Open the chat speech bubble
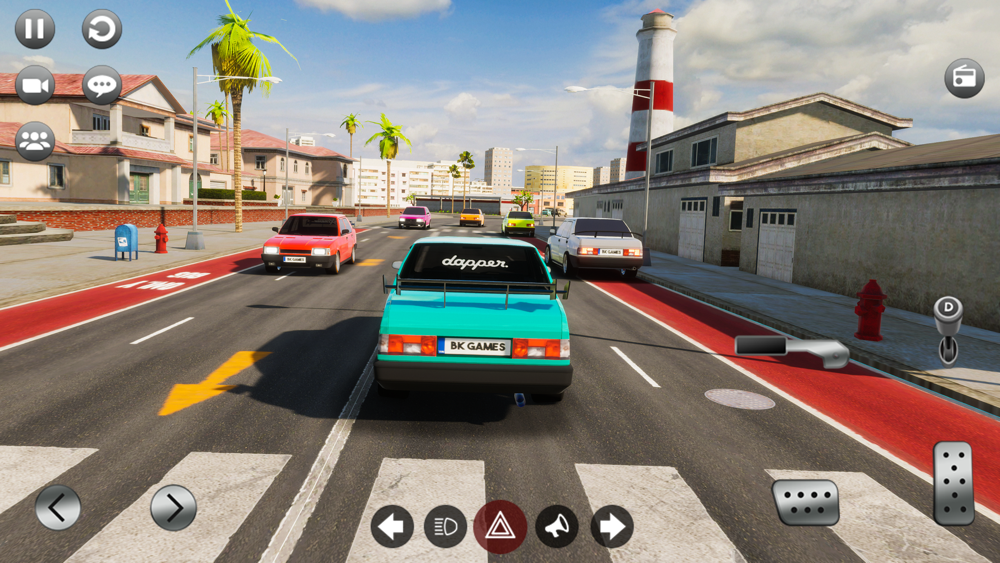 pos(102,85)
